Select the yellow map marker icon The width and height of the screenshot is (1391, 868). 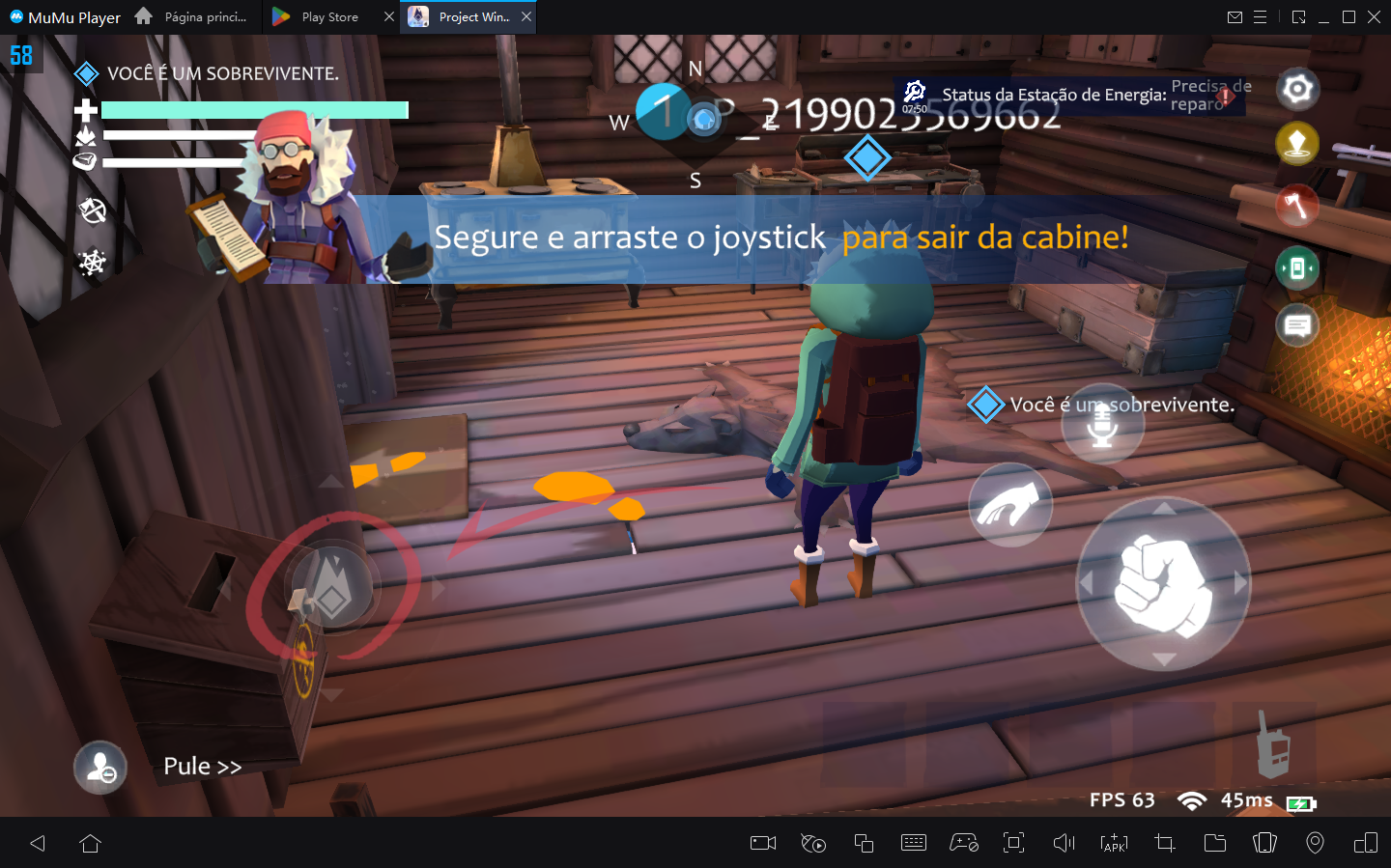1297,143
